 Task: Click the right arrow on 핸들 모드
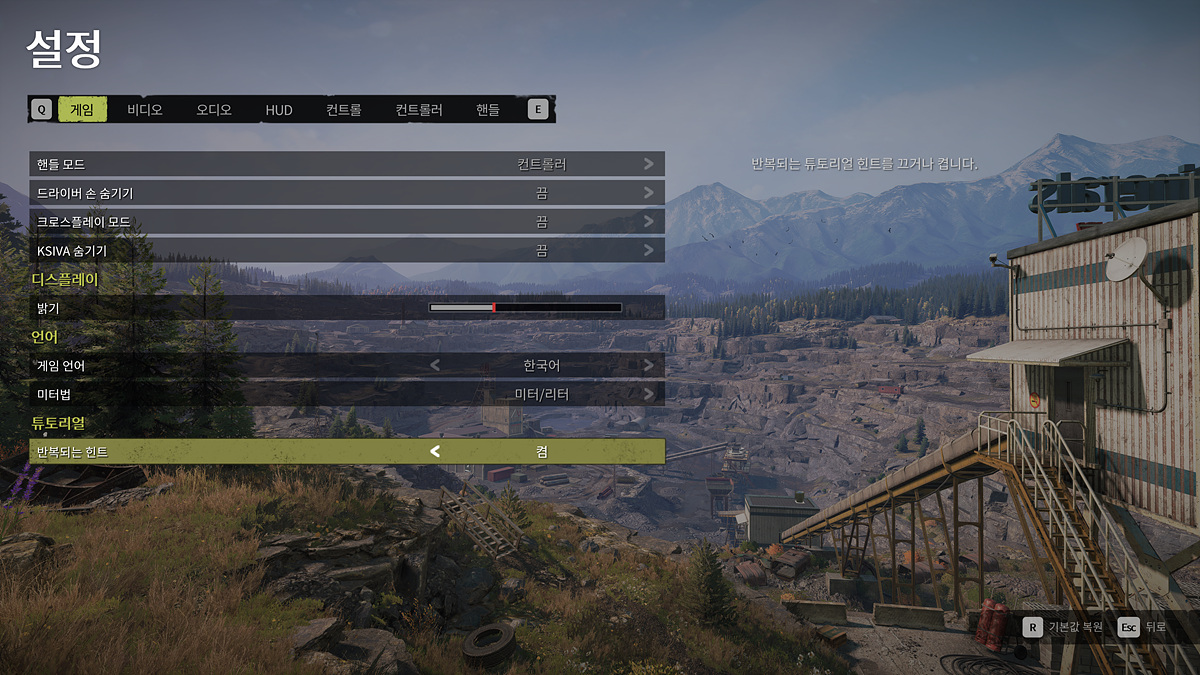pos(649,164)
